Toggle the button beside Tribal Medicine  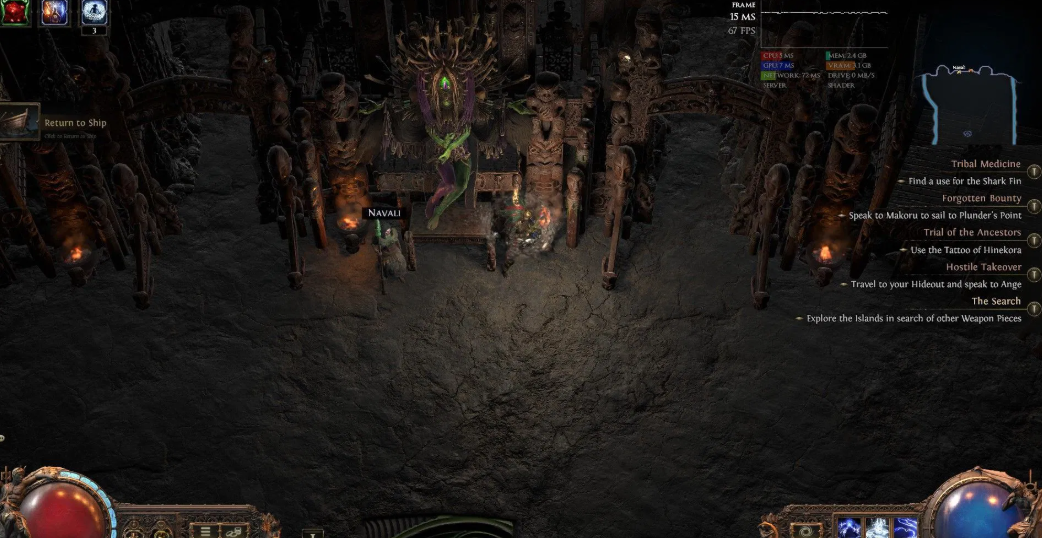[x=1033, y=172]
